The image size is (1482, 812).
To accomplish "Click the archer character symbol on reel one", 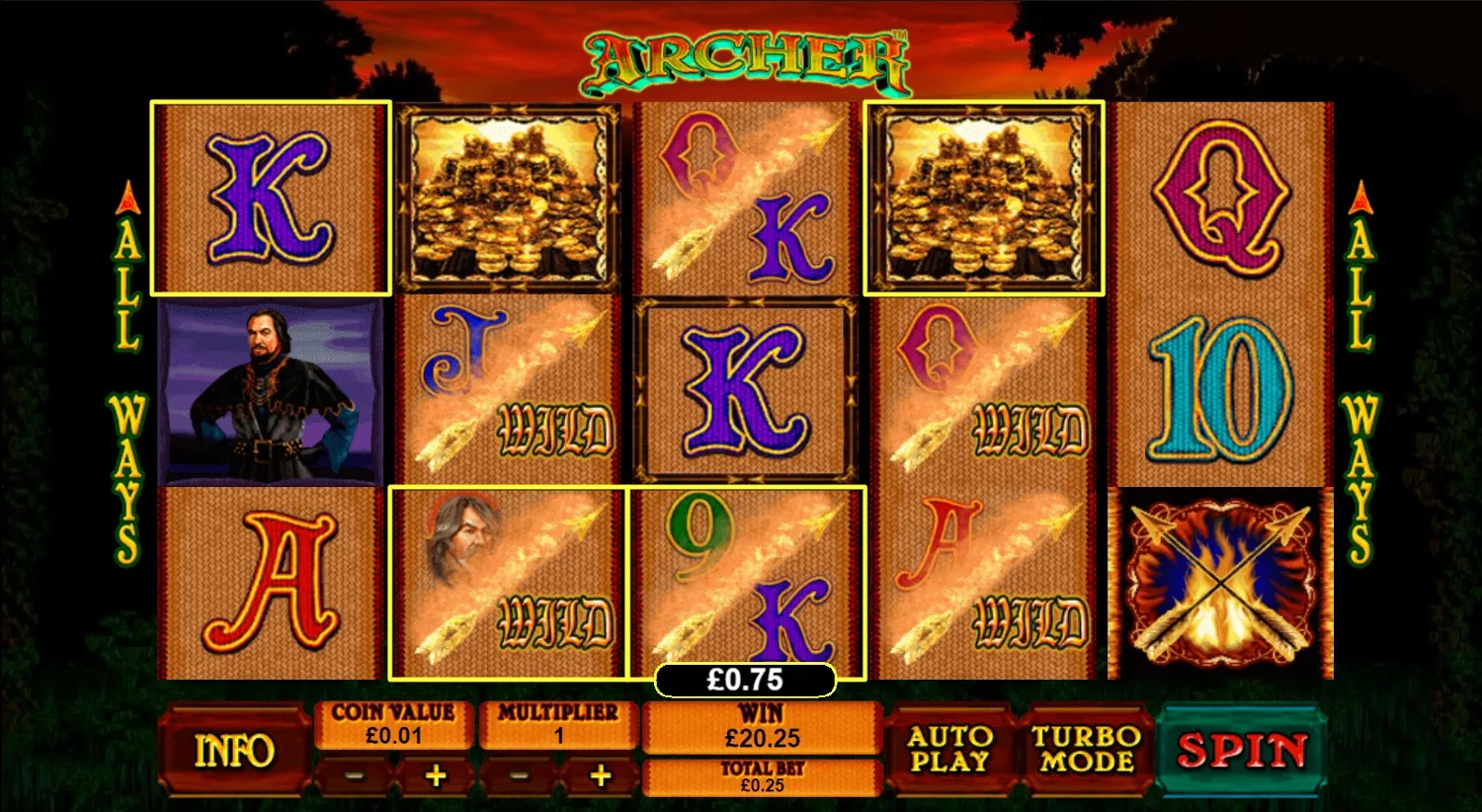I will [x=272, y=390].
